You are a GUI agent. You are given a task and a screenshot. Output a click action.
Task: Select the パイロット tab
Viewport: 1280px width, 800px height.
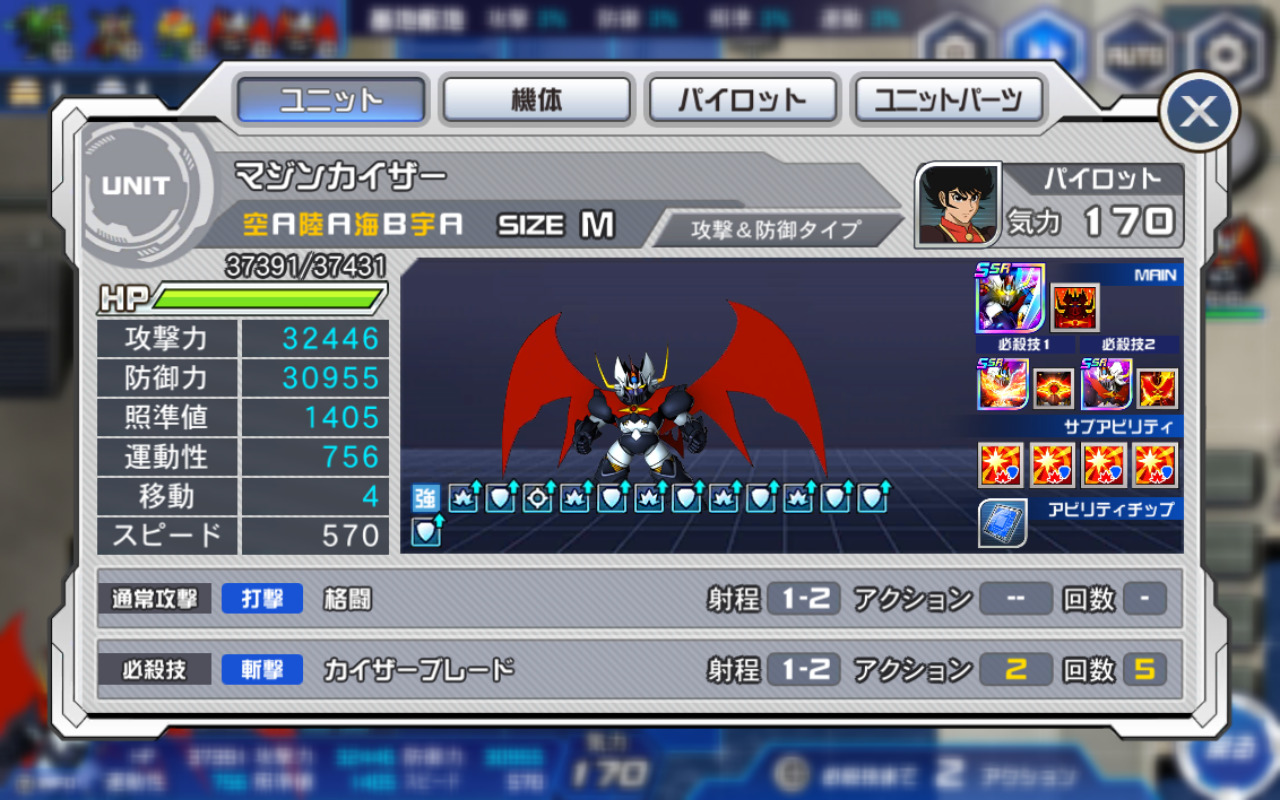click(742, 100)
